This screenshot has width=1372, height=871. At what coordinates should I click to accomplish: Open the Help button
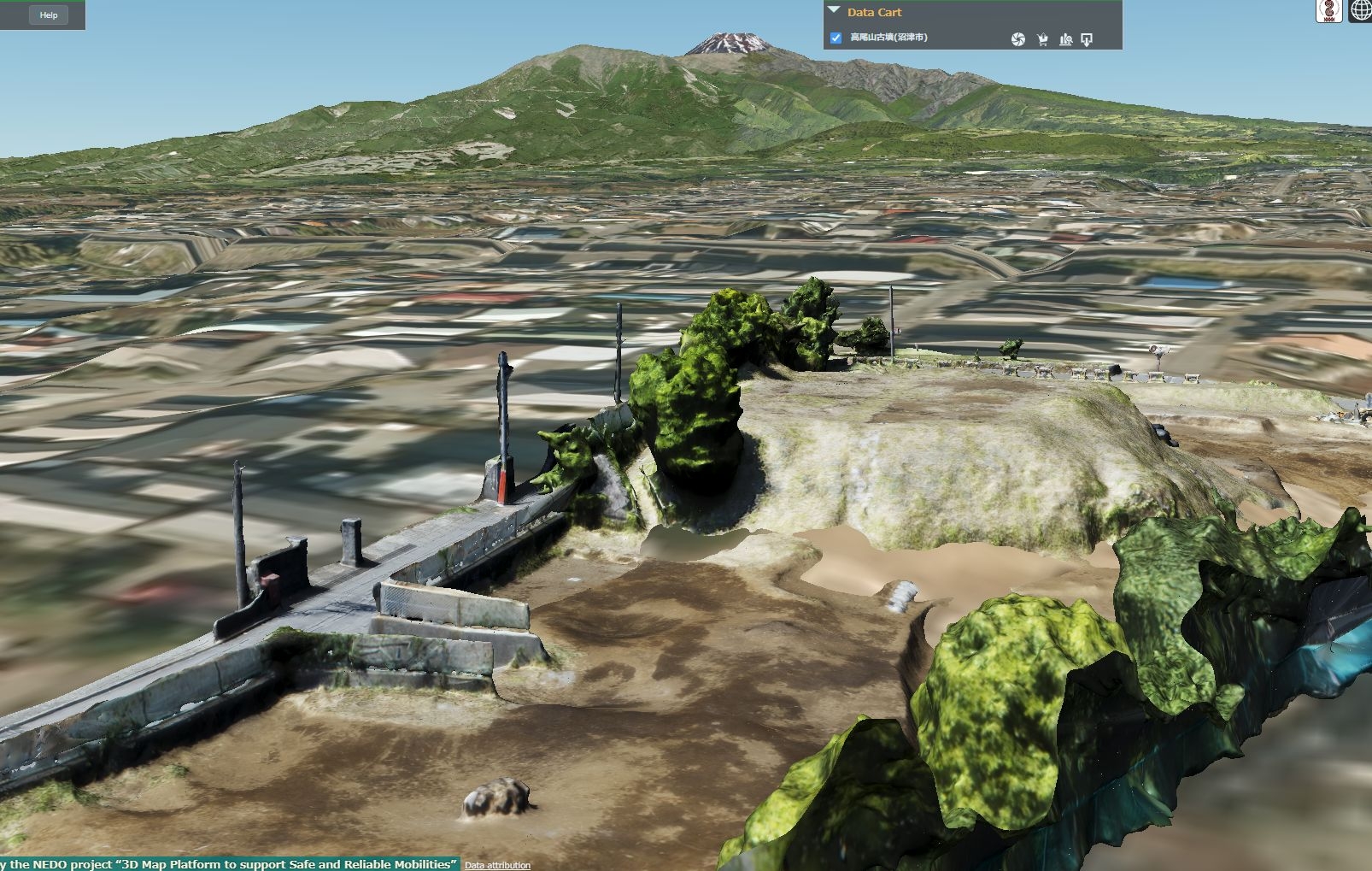pos(48,15)
